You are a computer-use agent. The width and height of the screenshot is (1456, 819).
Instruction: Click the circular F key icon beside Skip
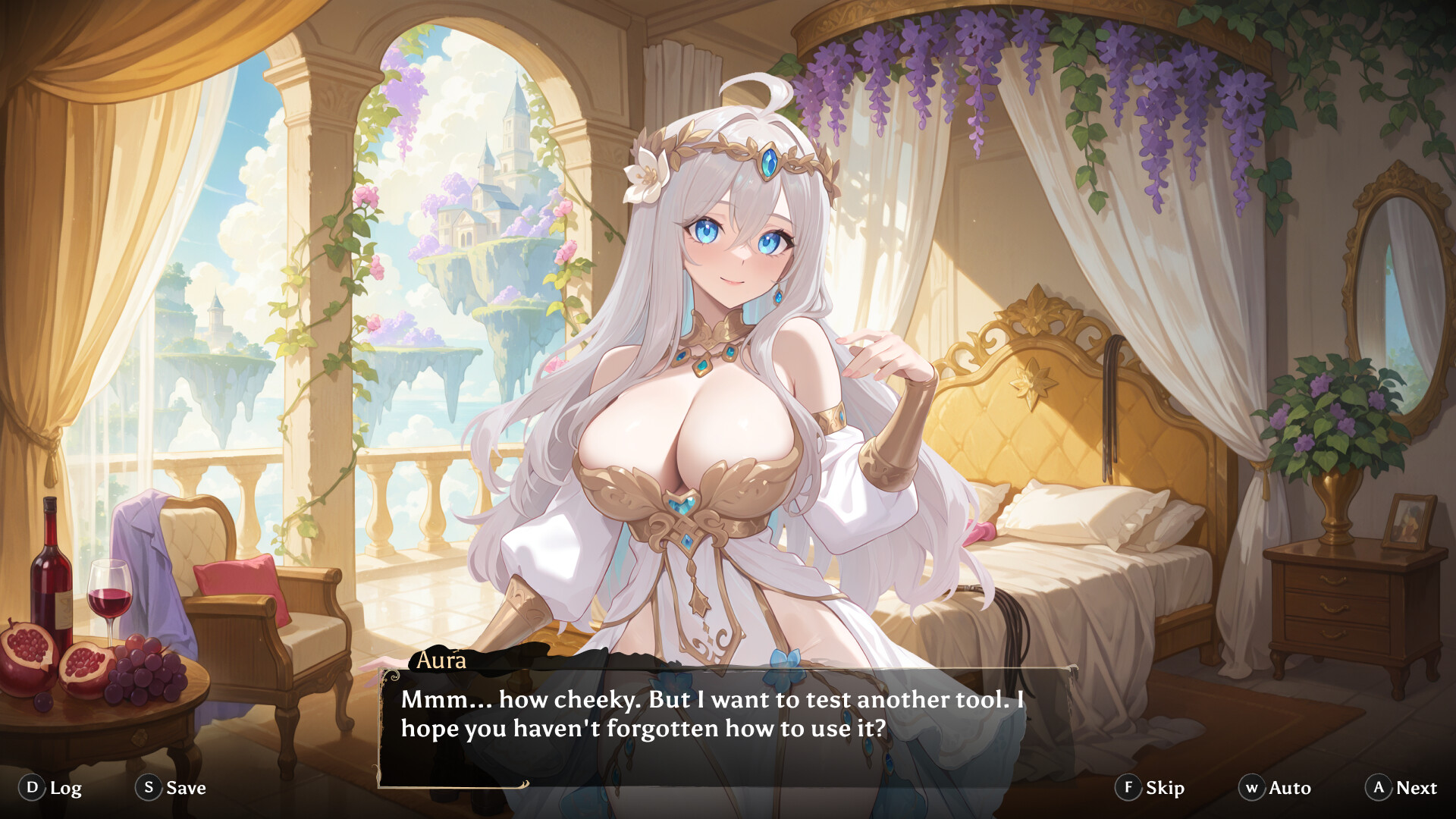coord(1129,788)
